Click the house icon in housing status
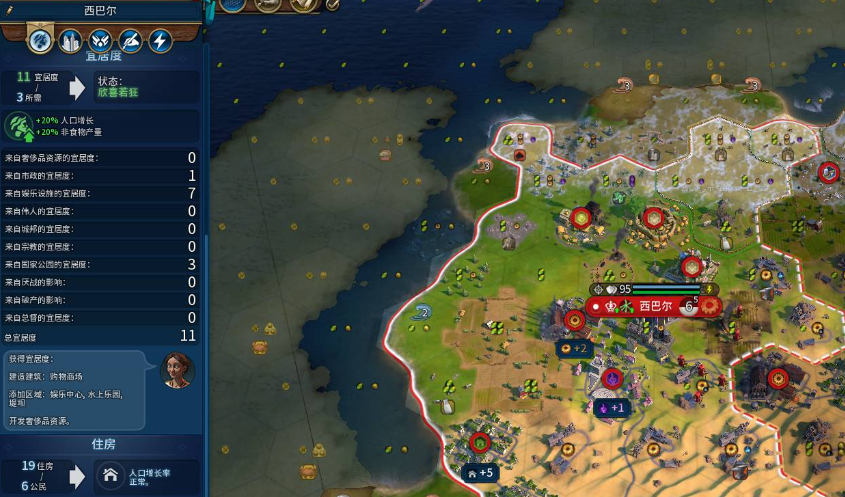The image size is (845, 497). pos(109,478)
